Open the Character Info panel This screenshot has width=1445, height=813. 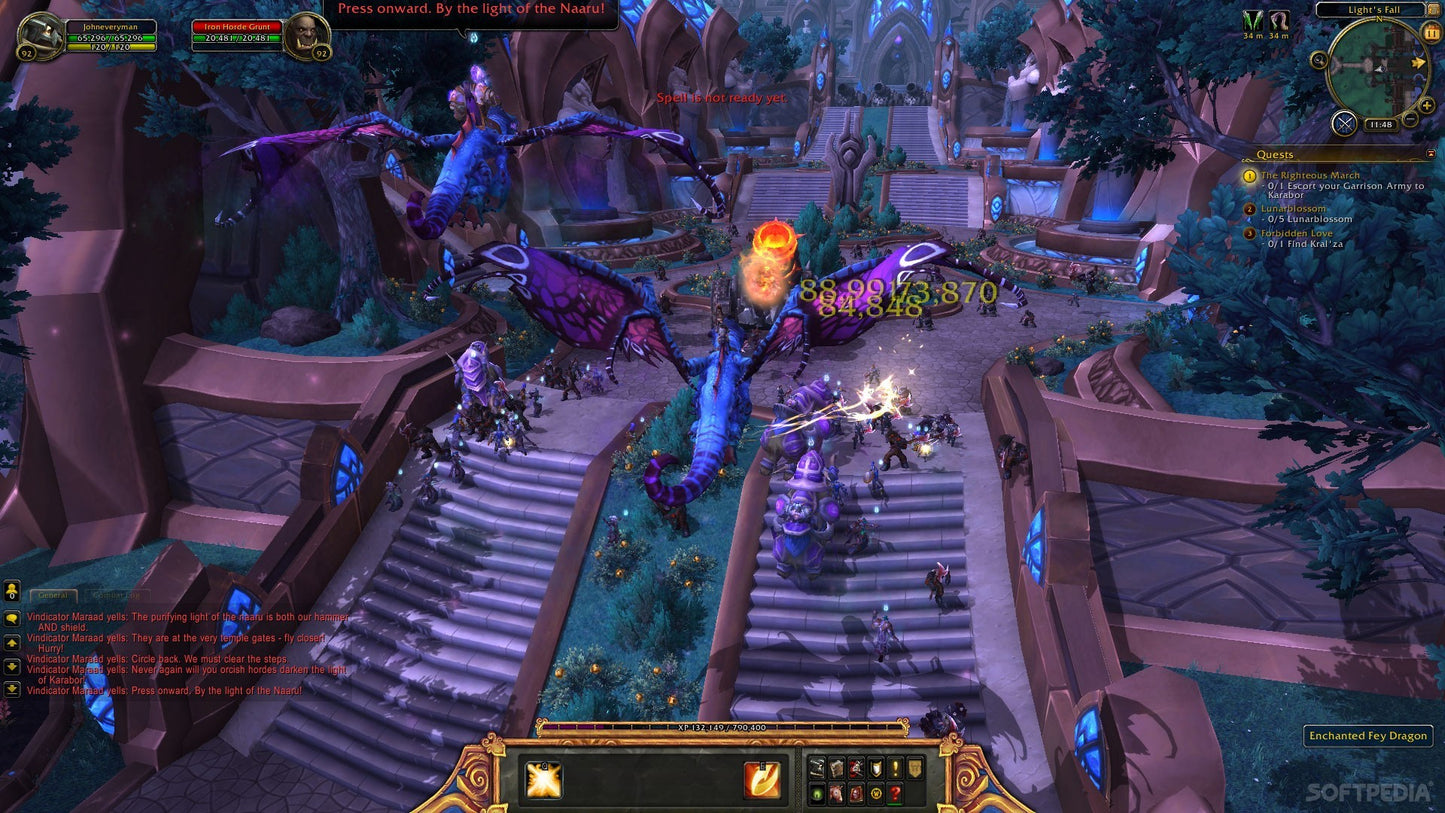817,768
